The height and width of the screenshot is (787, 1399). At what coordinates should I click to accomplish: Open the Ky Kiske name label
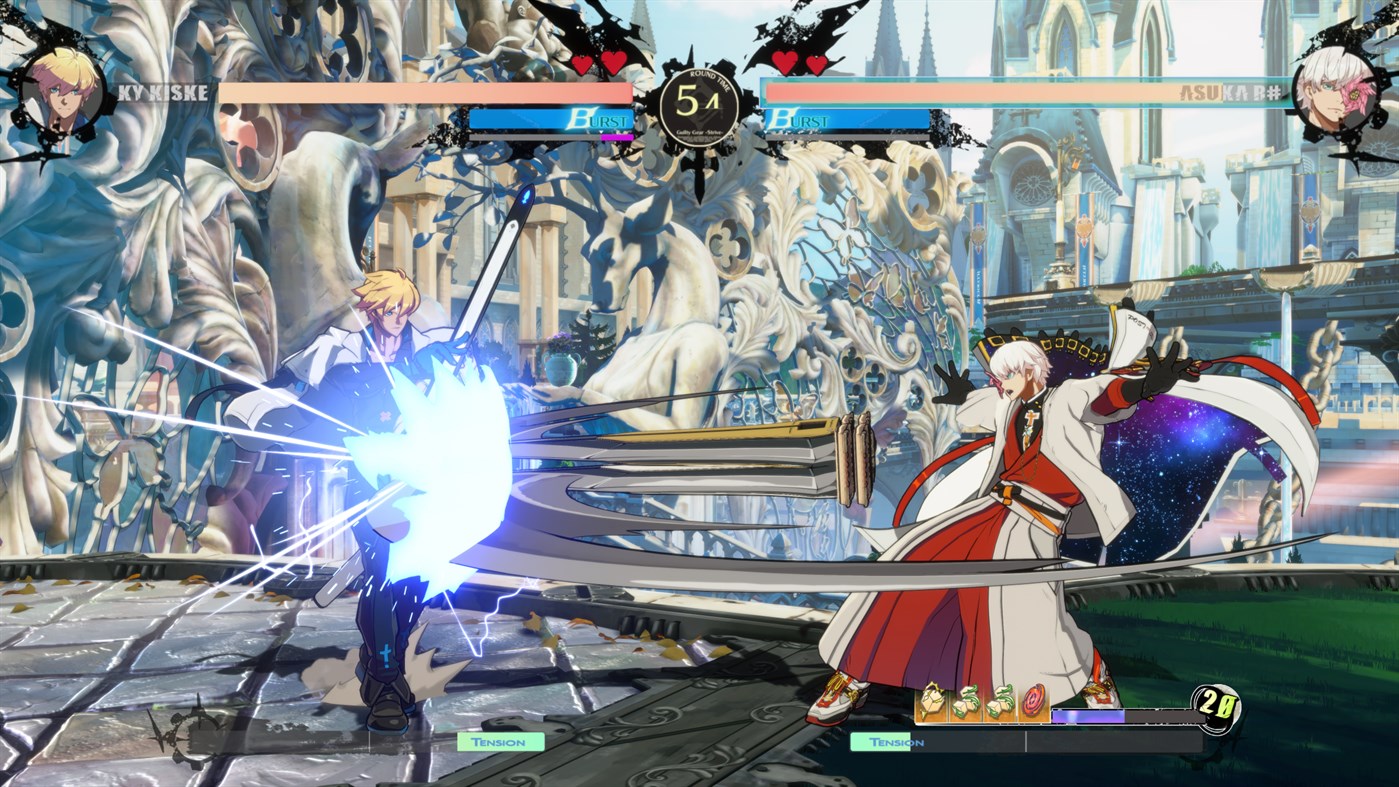[x=166, y=95]
